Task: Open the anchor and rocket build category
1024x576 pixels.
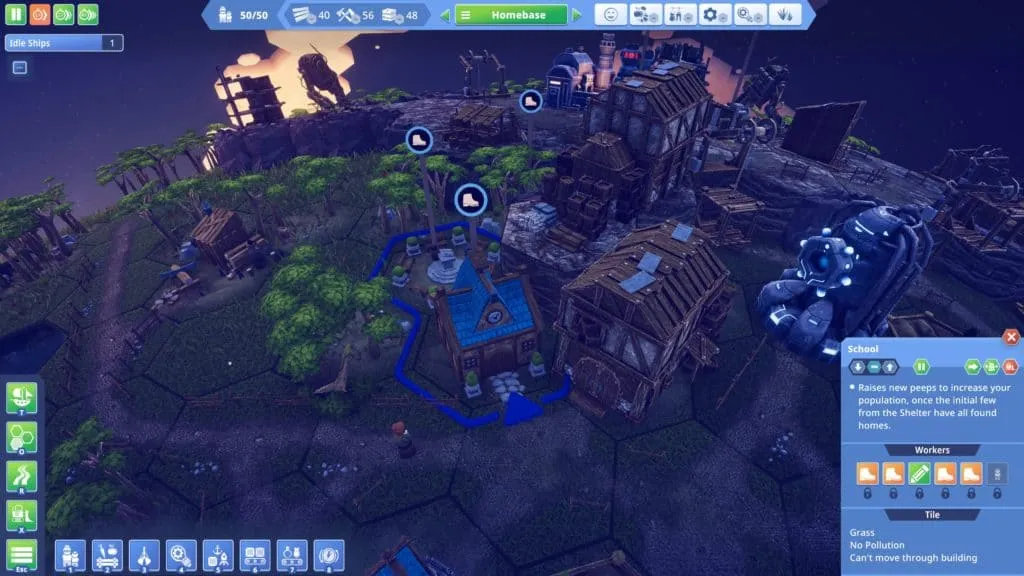Action: click(217, 554)
